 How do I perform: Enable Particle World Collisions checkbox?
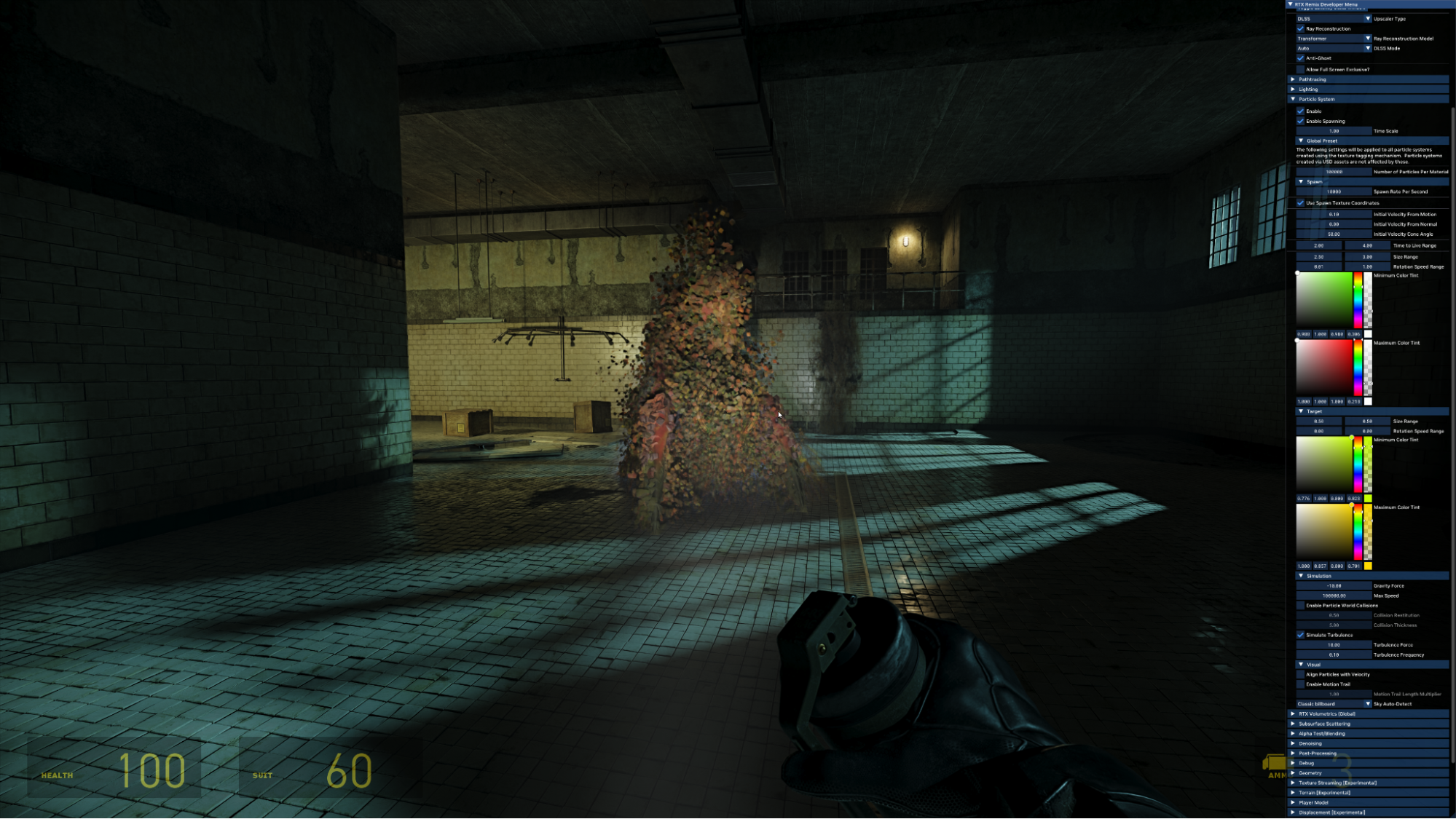(x=1301, y=605)
